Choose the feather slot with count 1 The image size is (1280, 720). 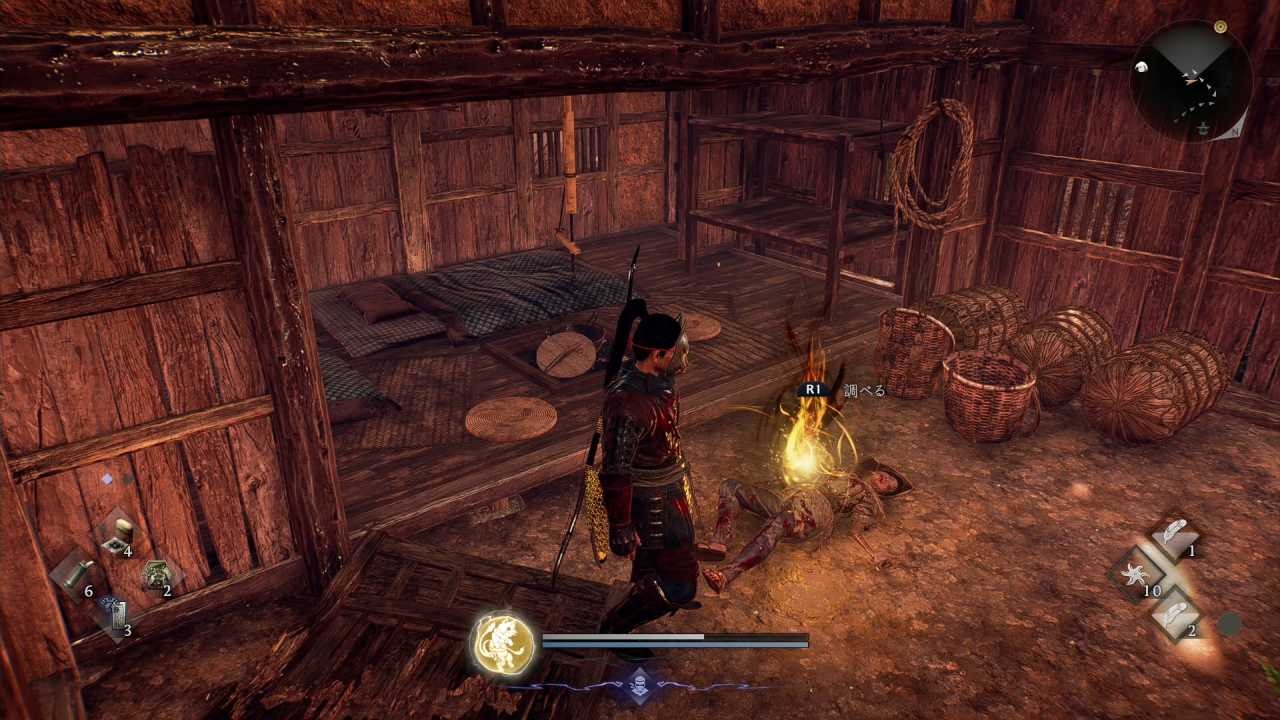pos(1176,535)
